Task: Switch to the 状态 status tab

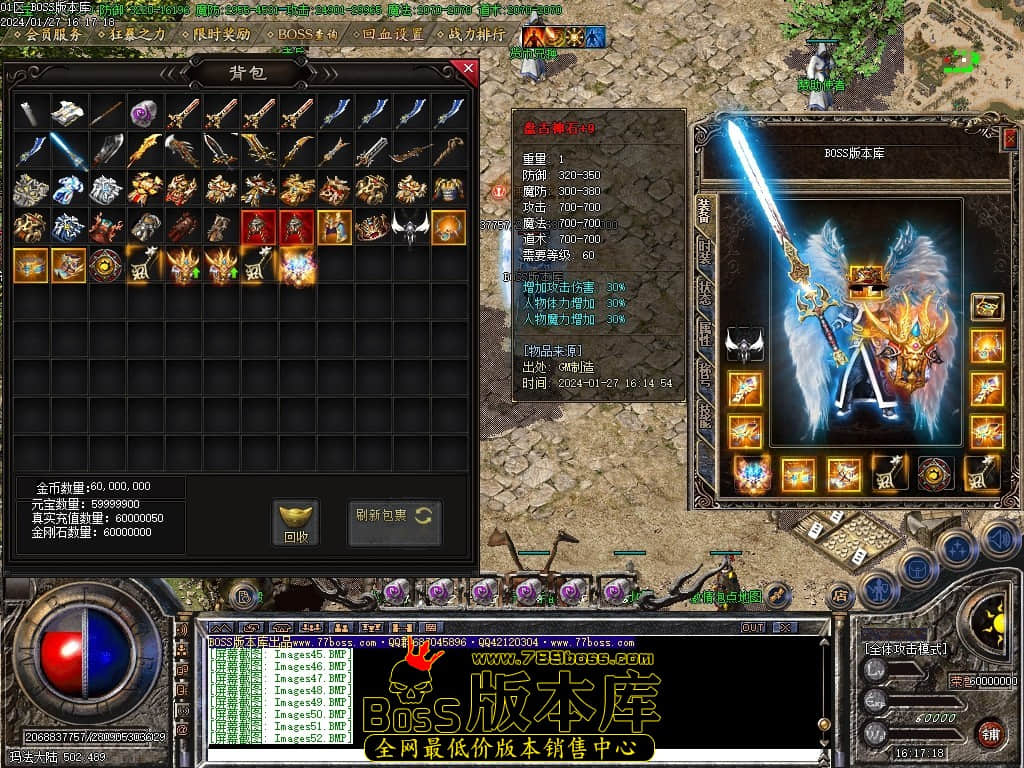Action: click(706, 292)
